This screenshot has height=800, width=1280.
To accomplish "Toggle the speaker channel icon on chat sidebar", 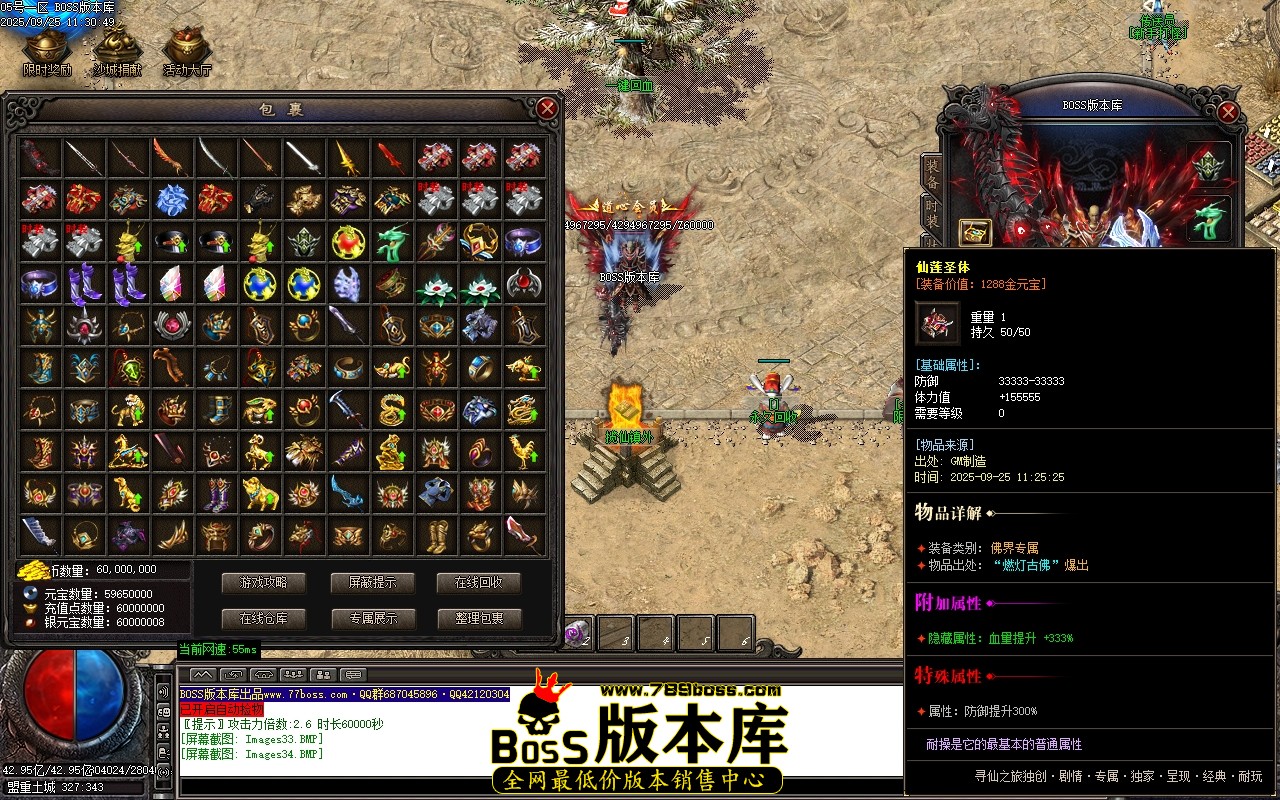I will click(162, 692).
